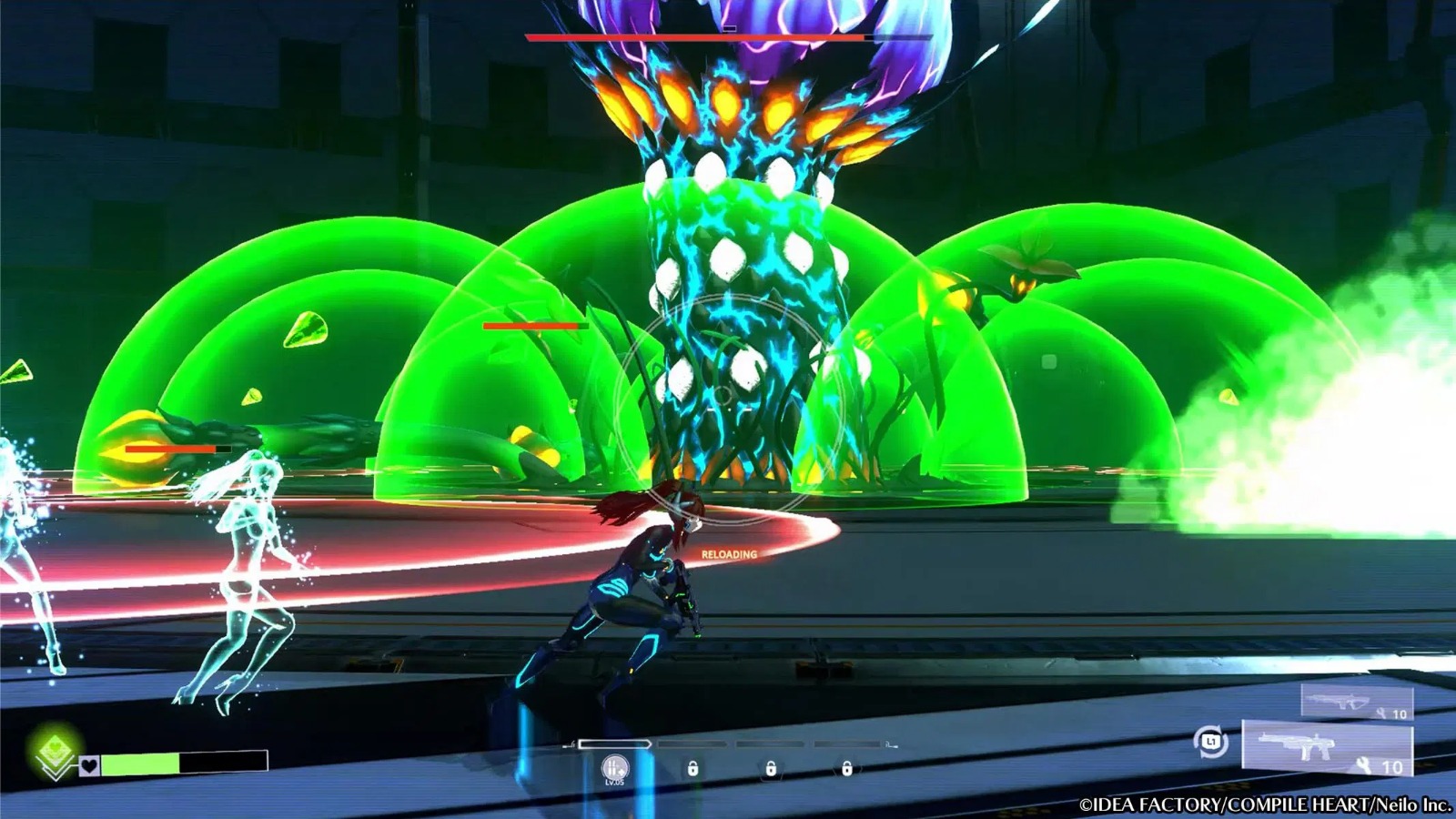The image size is (1456, 819).
Task: Click the IDEA FACTORY copyright text
Action: (1265, 804)
